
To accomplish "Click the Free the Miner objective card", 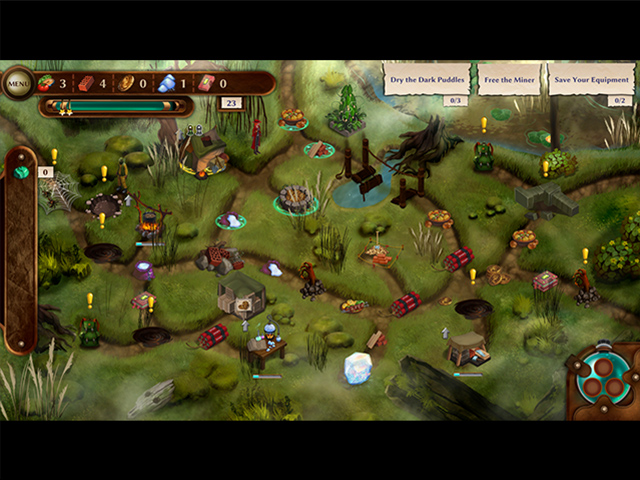I will point(509,79).
